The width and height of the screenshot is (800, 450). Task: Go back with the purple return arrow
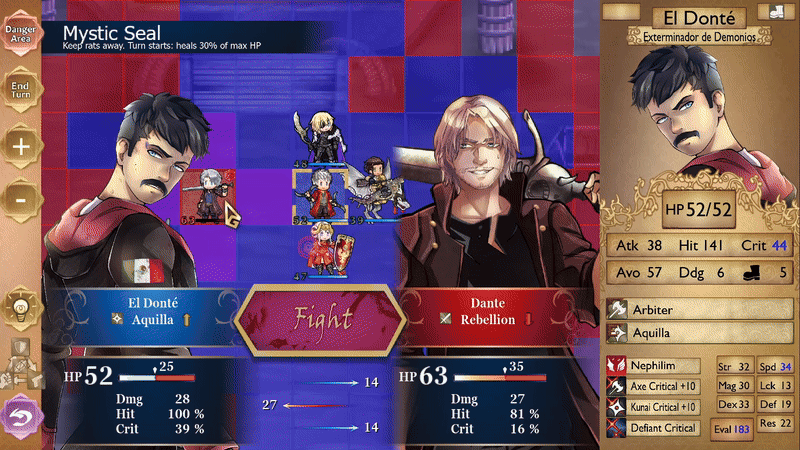point(18,414)
